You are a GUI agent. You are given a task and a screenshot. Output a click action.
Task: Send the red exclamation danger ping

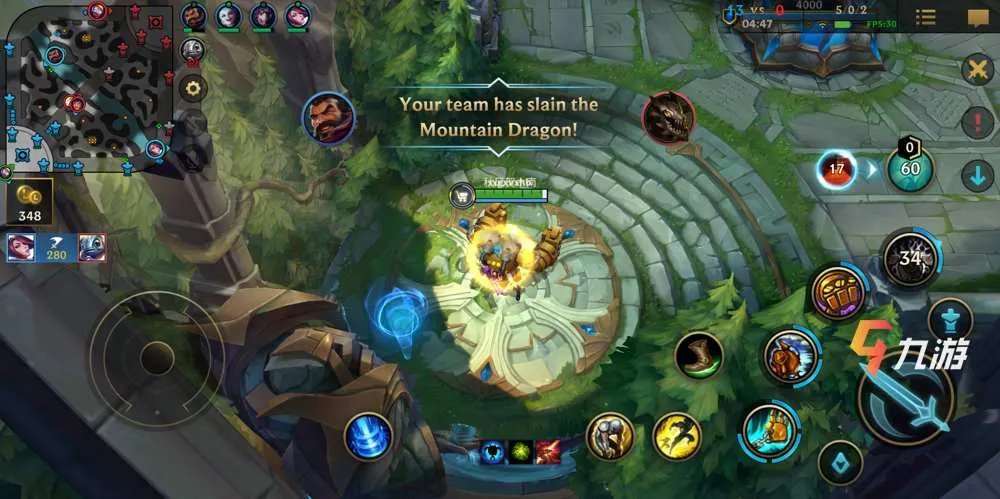[x=976, y=124]
